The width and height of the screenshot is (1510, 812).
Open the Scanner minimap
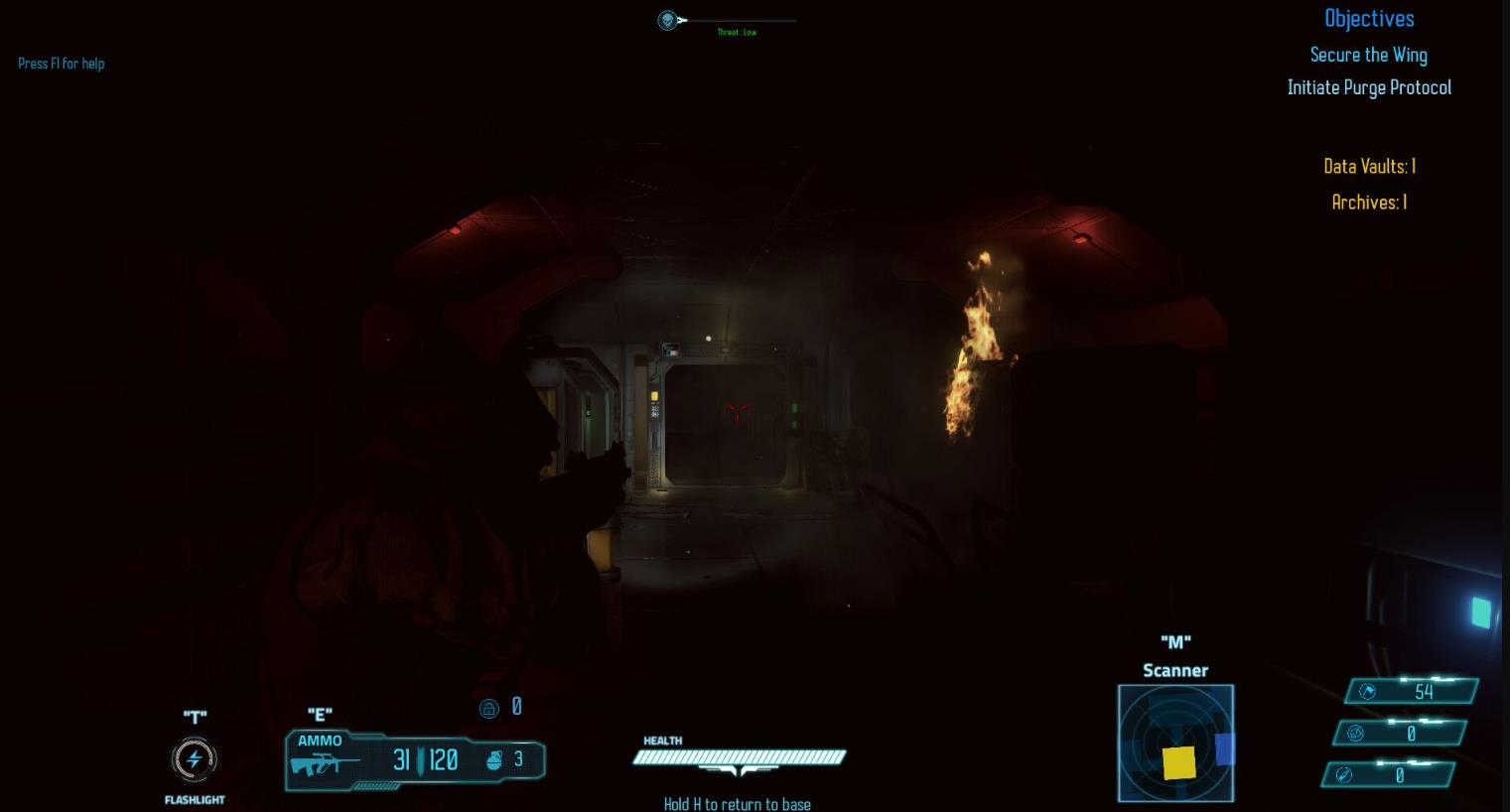1175,743
